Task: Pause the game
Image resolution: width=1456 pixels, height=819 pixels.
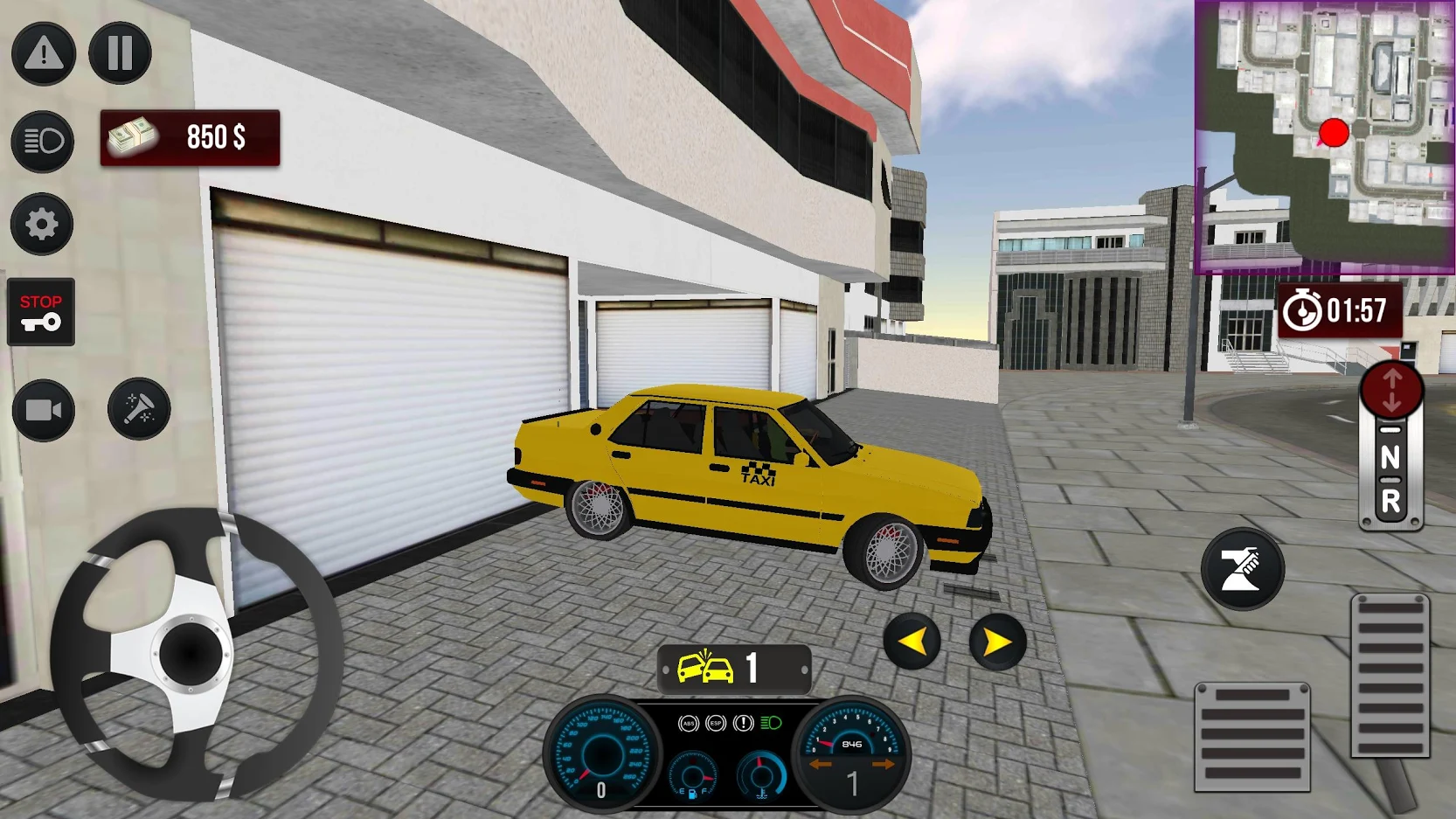Action: tap(120, 53)
